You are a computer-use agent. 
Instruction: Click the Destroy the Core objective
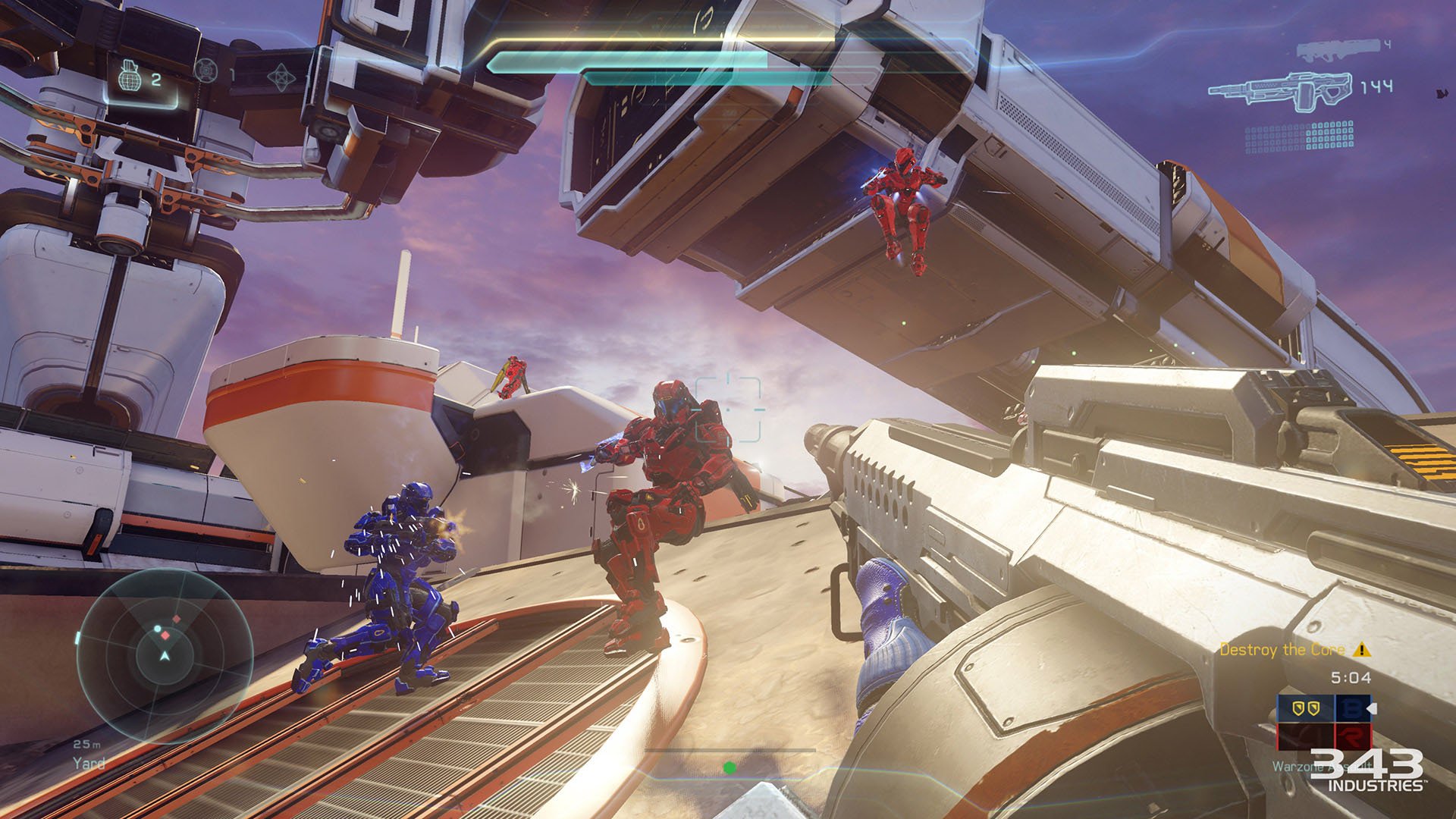pos(1282,650)
